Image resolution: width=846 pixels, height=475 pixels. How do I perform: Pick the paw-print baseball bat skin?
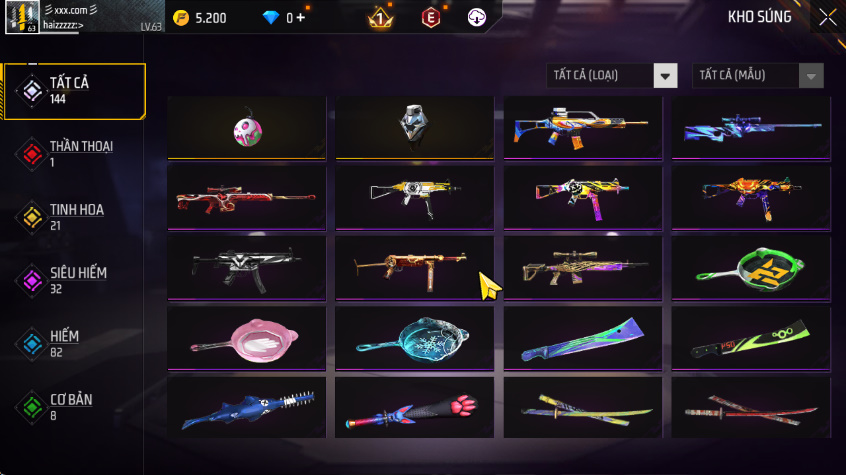click(x=414, y=410)
